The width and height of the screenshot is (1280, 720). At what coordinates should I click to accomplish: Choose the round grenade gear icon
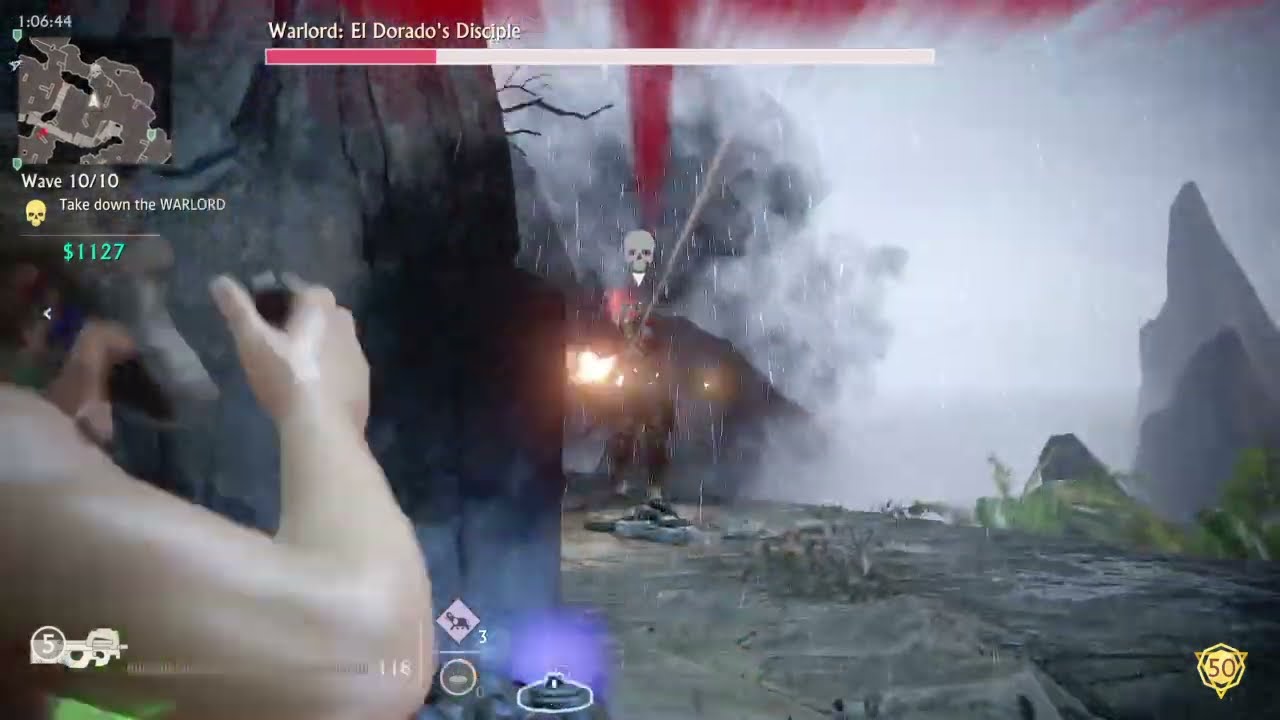point(458,678)
